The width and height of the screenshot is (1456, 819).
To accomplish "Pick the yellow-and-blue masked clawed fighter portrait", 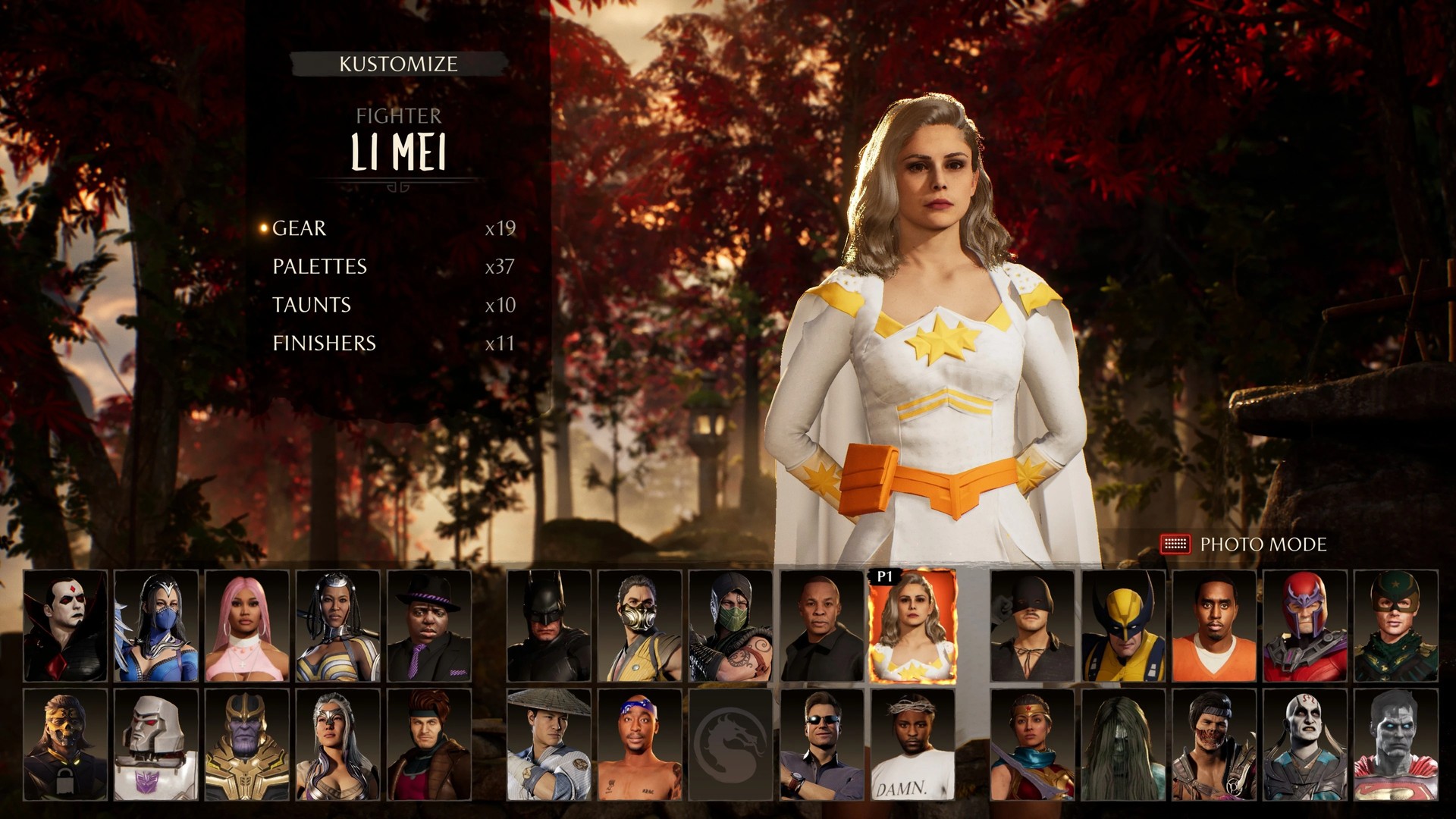I will tap(1123, 626).
